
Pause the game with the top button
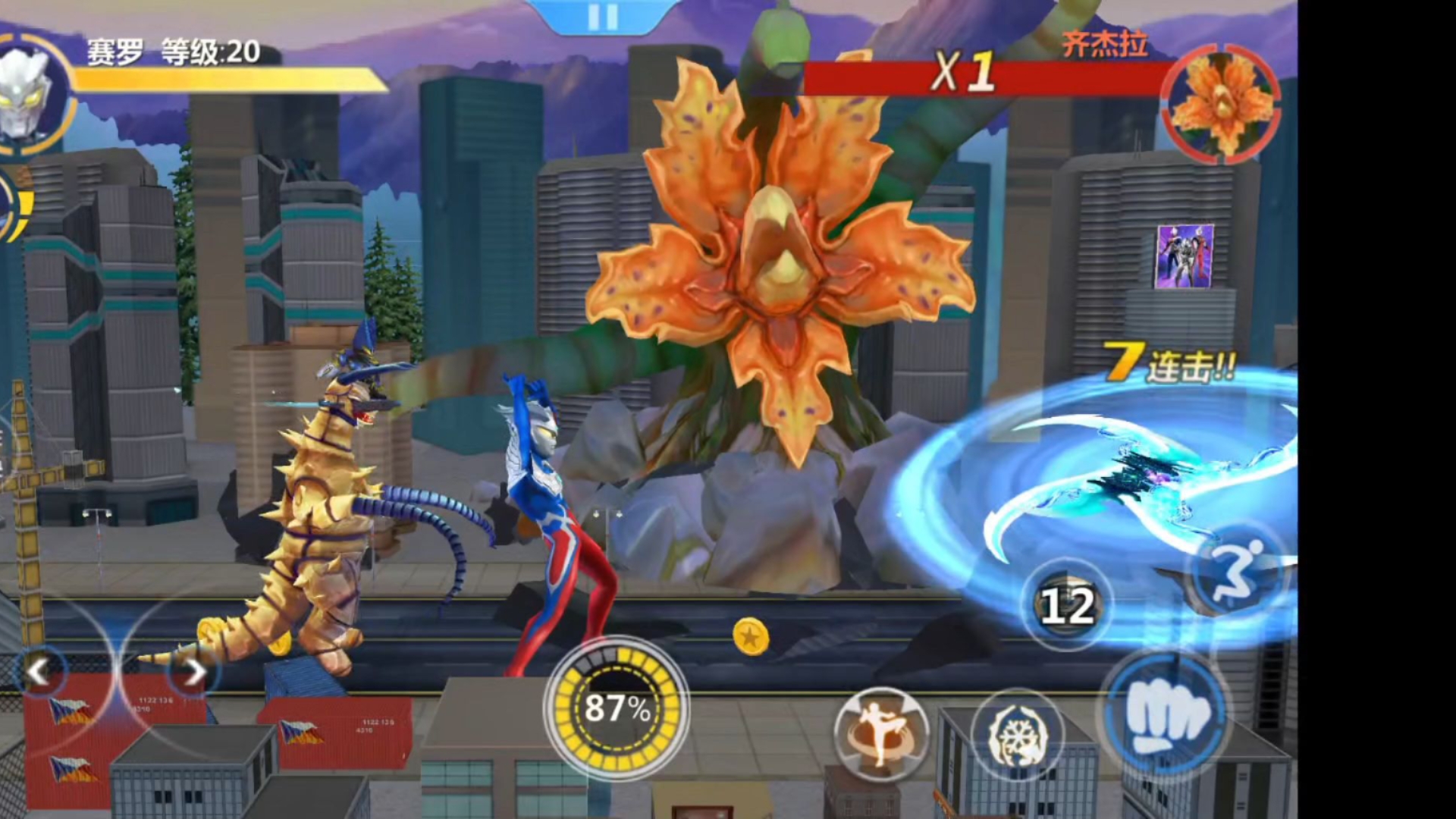(x=603, y=17)
